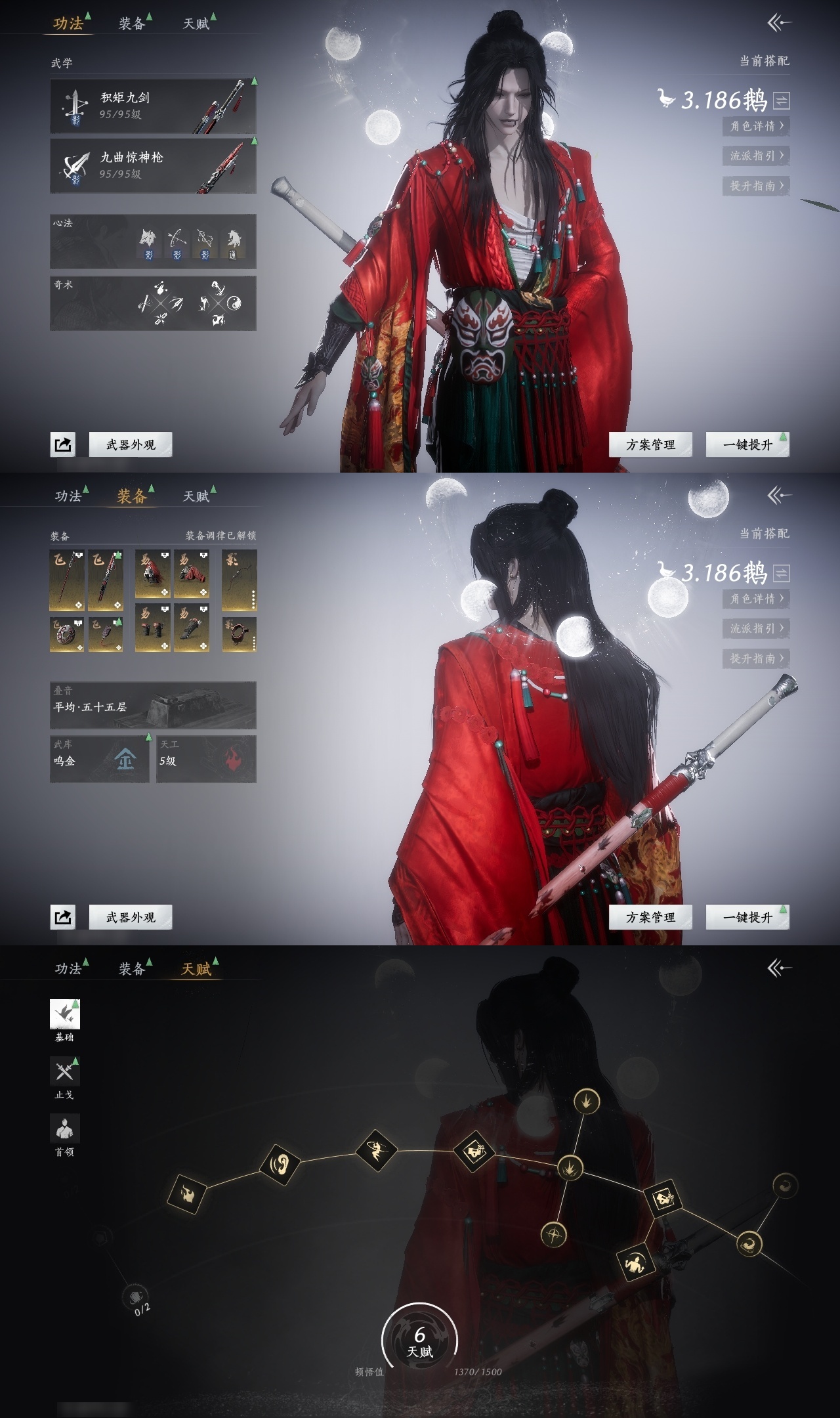Select the ring equipment slot

click(x=239, y=634)
